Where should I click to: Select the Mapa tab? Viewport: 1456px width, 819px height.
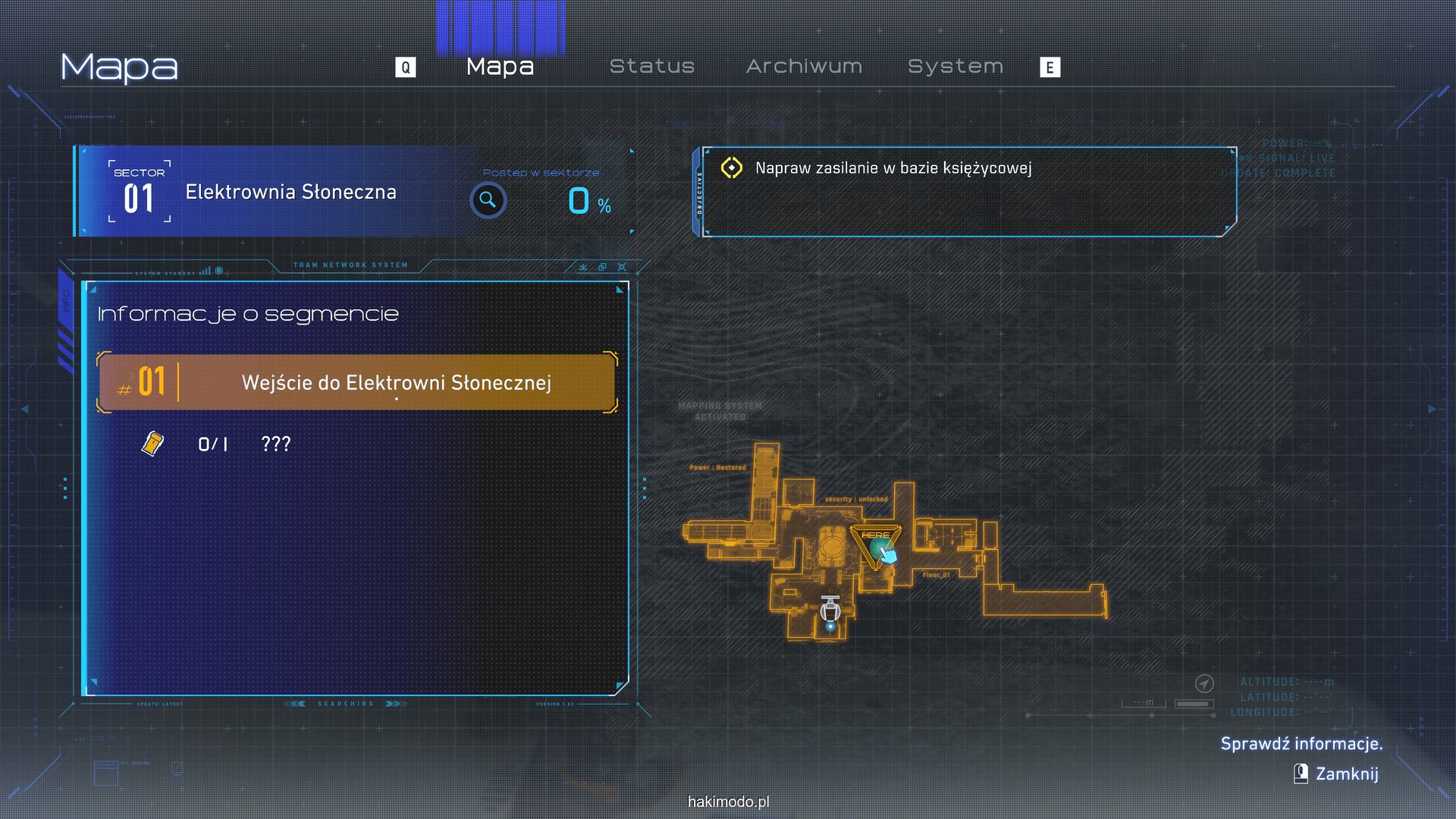pos(500,67)
